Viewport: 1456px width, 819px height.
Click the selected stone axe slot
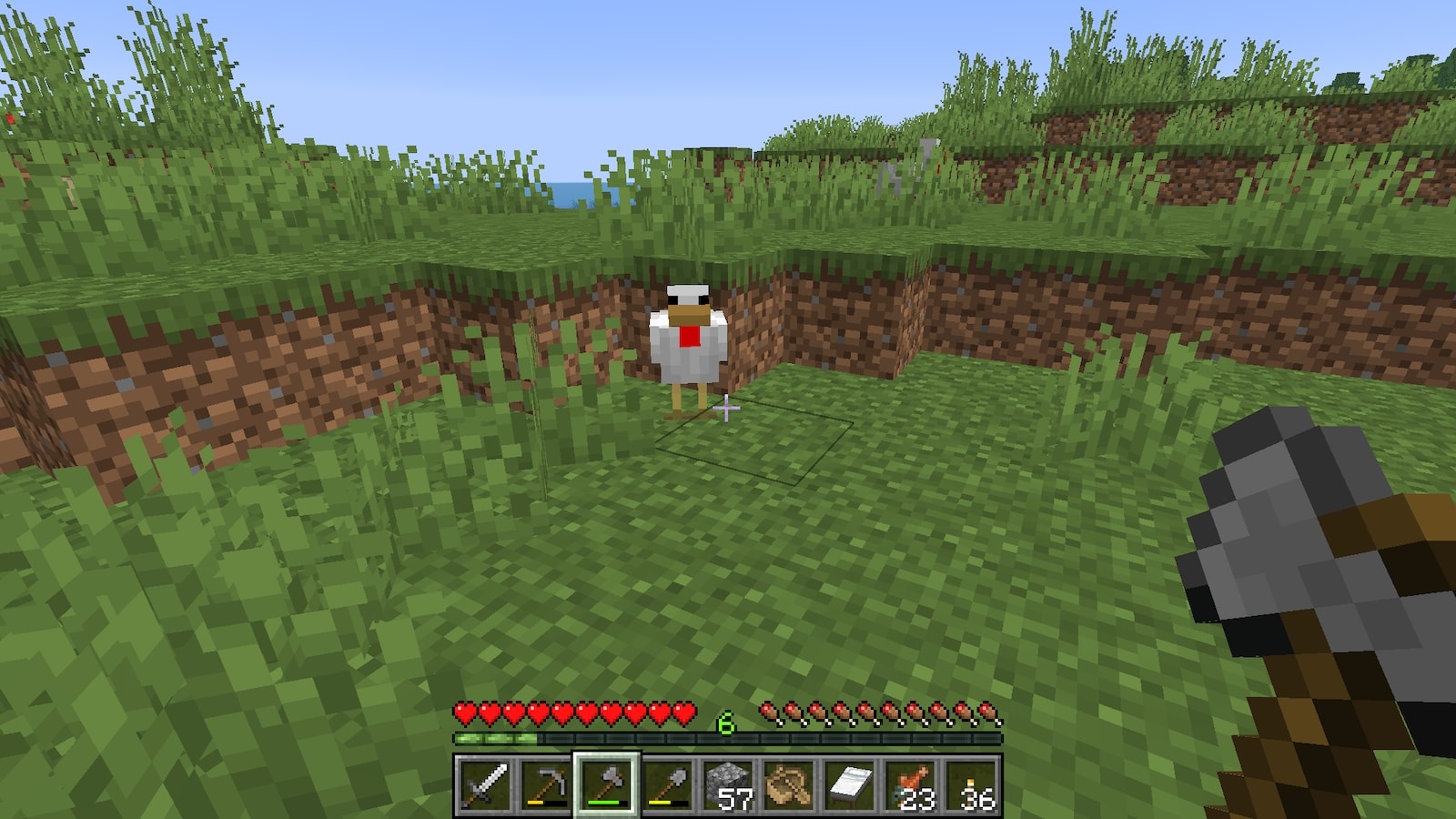coord(606,784)
